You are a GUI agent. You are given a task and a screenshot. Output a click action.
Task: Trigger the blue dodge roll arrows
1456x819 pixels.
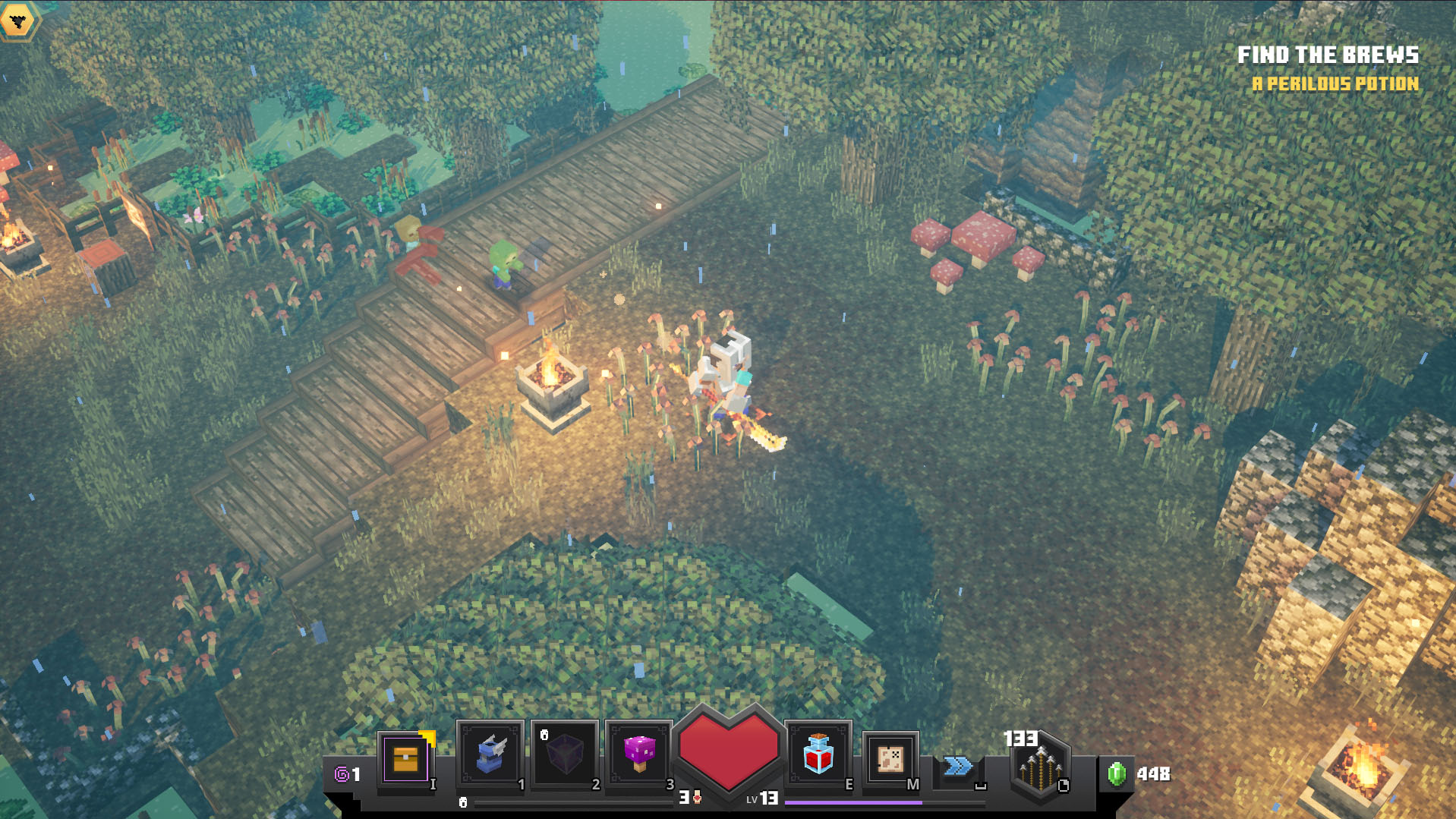(958, 767)
